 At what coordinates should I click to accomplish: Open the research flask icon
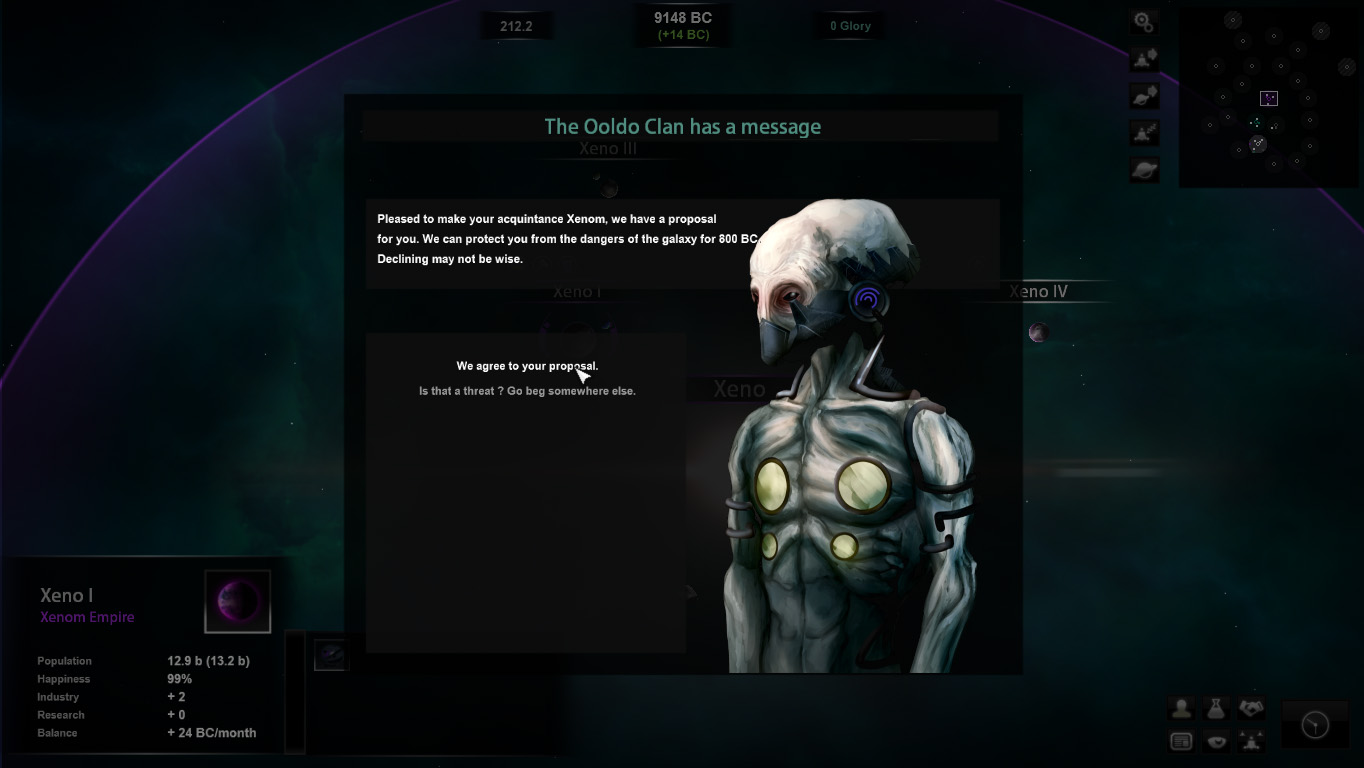[1216, 708]
